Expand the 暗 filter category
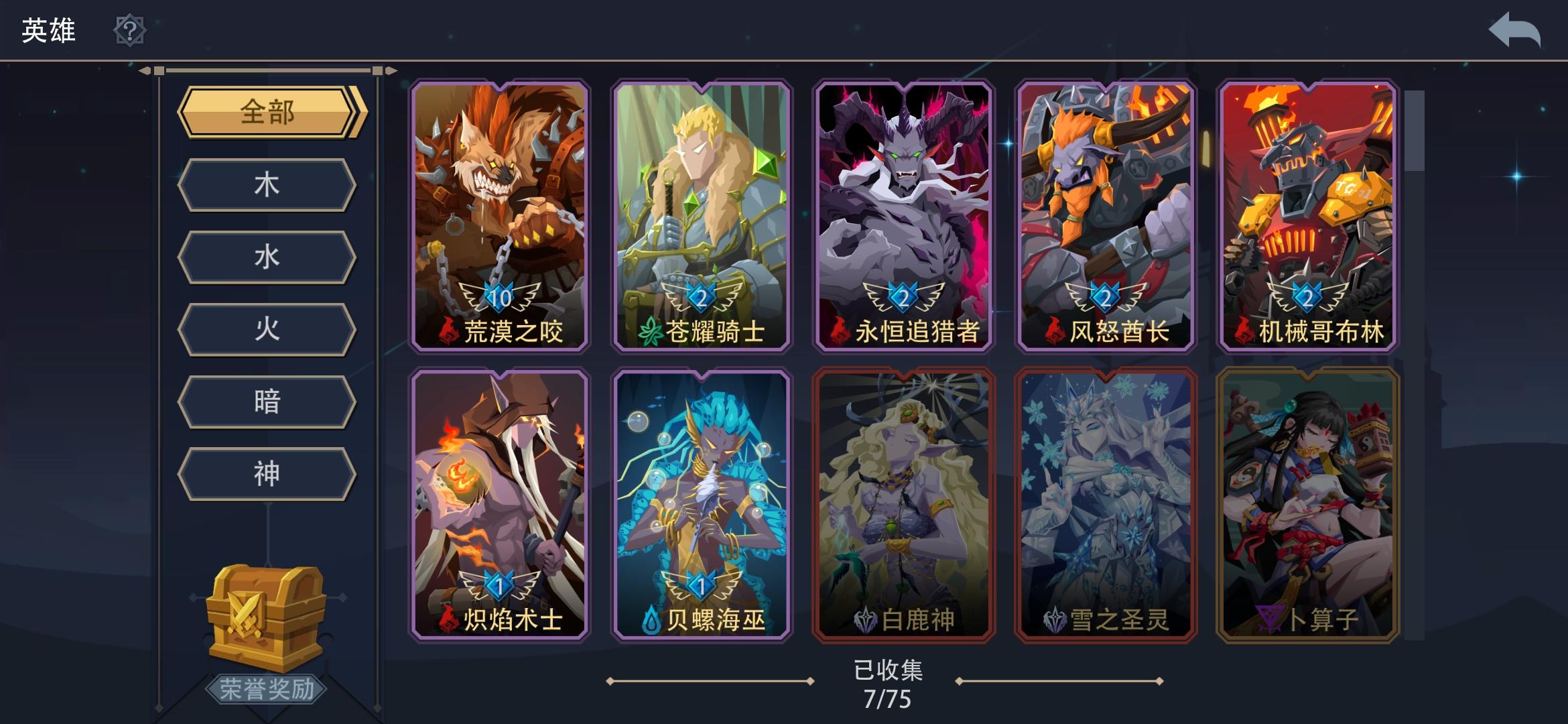This screenshot has height=724, width=1568. tap(267, 401)
